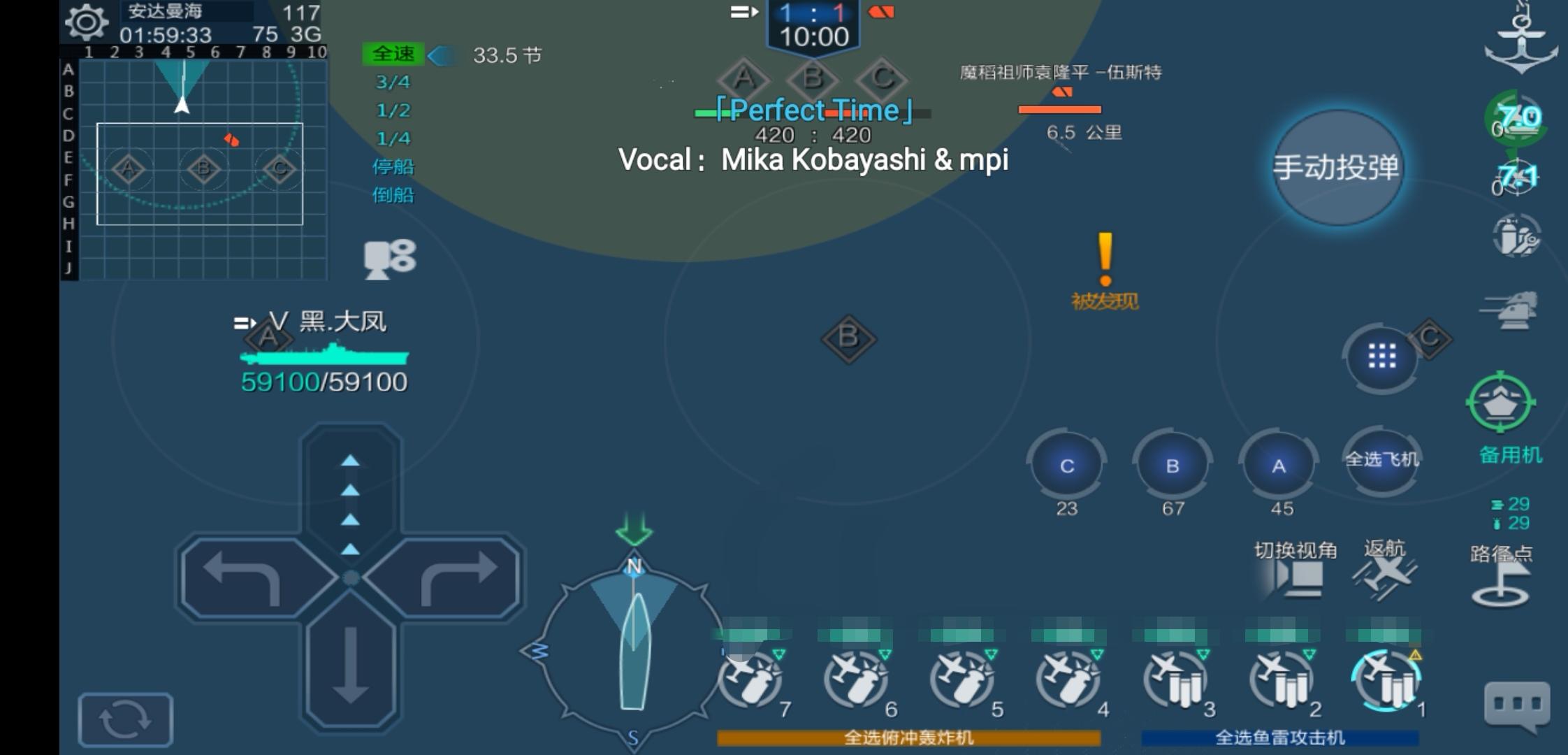Screen dimensions: 1568x755
Task: Toggle 手动投弹 manual bombing mode
Action: coord(1337,168)
